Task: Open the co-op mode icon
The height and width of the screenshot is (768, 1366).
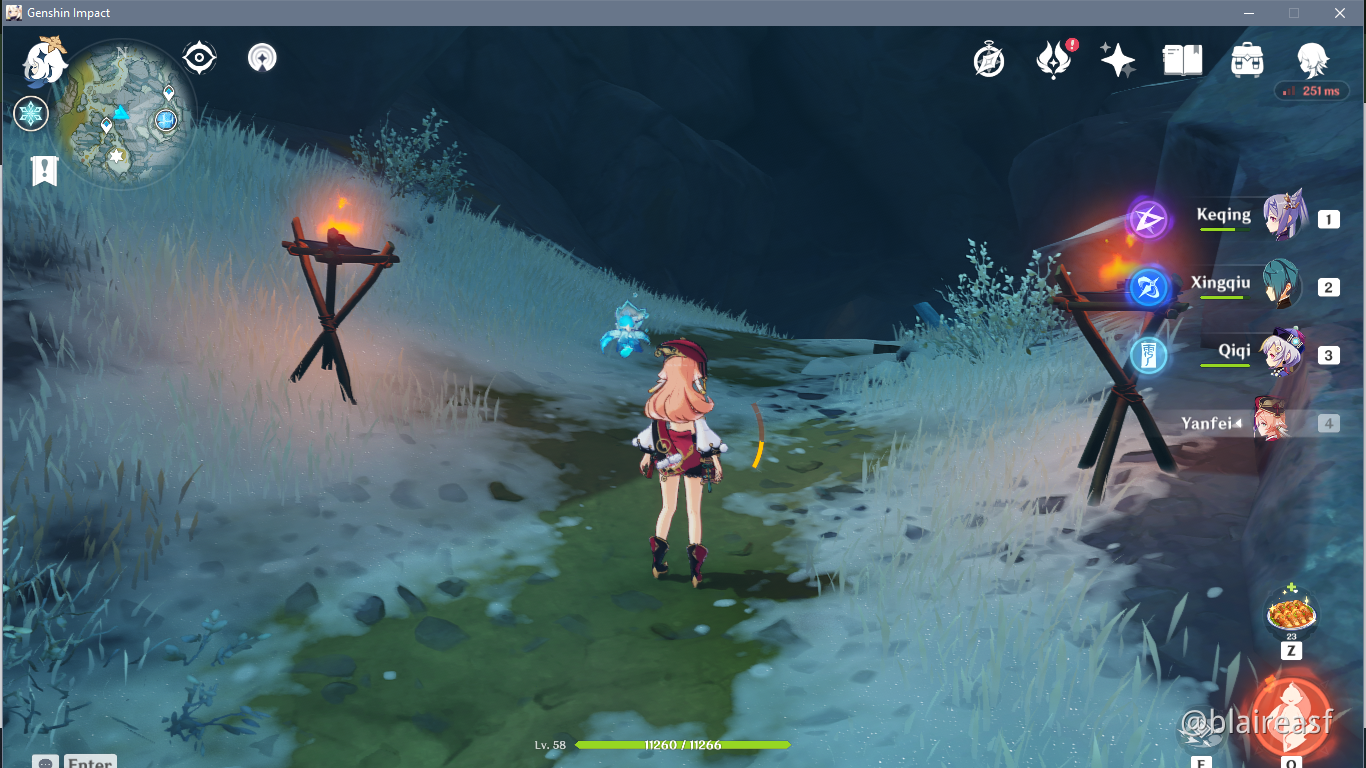Action: tap(262, 58)
